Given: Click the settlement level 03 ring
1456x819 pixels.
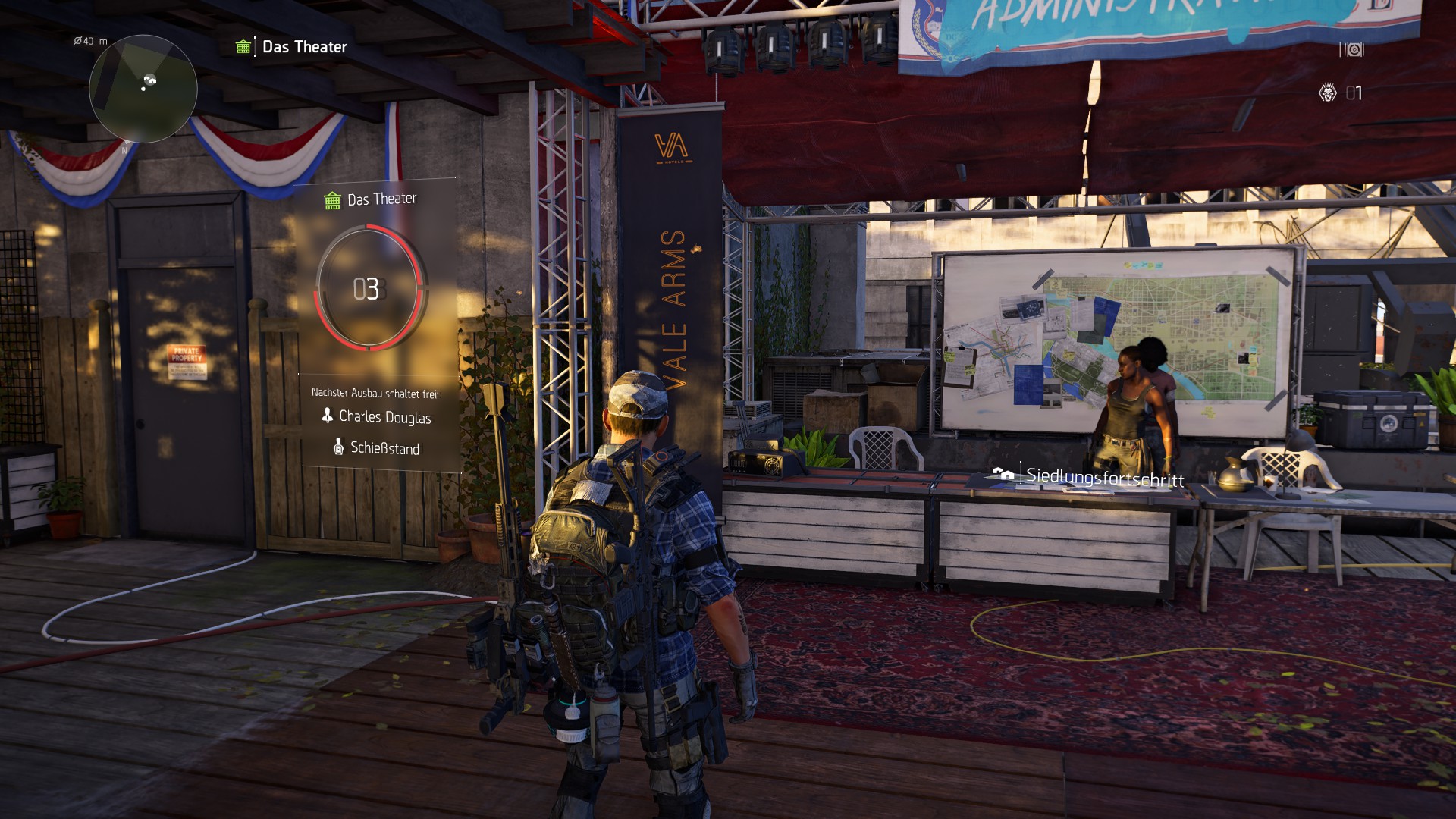Looking at the screenshot, I should click(x=369, y=288).
